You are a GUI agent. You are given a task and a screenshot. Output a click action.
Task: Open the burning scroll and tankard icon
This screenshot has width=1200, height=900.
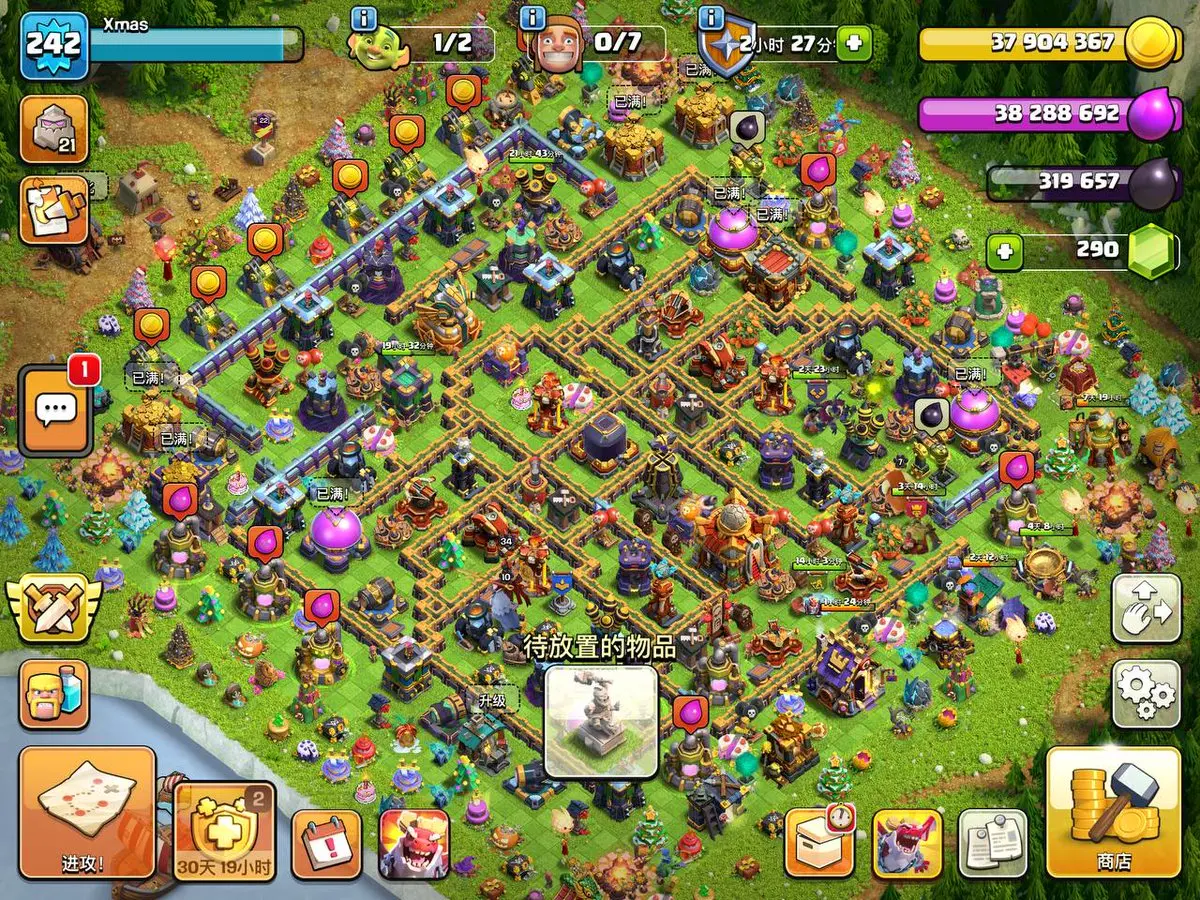54,209
